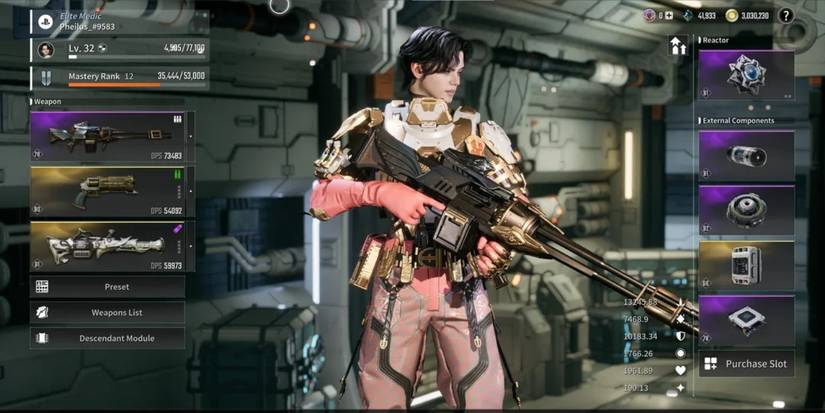Image resolution: width=825 pixels, height=413 pixels.
Task: Select the gold memory external component slot
Action: [x=746, y=265]
